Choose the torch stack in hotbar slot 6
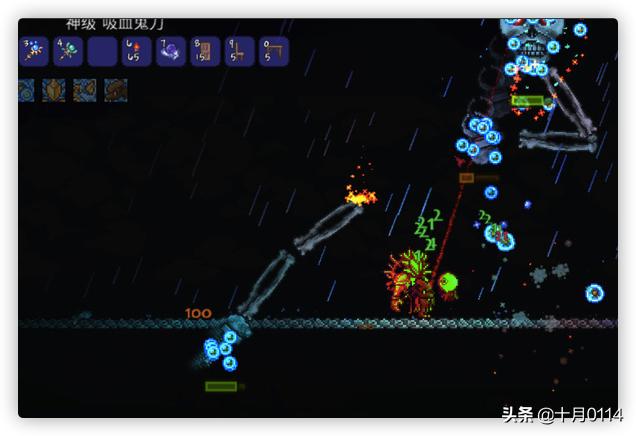636x436 pixels. coord(137,51)
